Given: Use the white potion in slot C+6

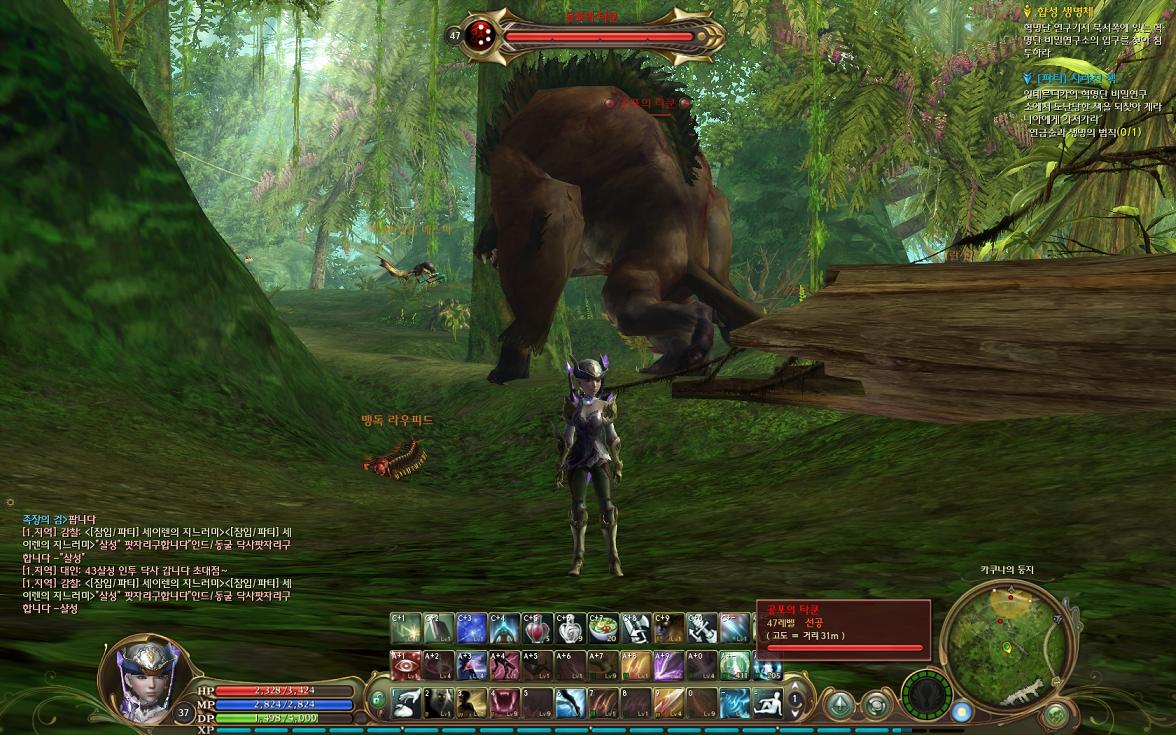Looking at the screenshot, I should tap(571, 628).
